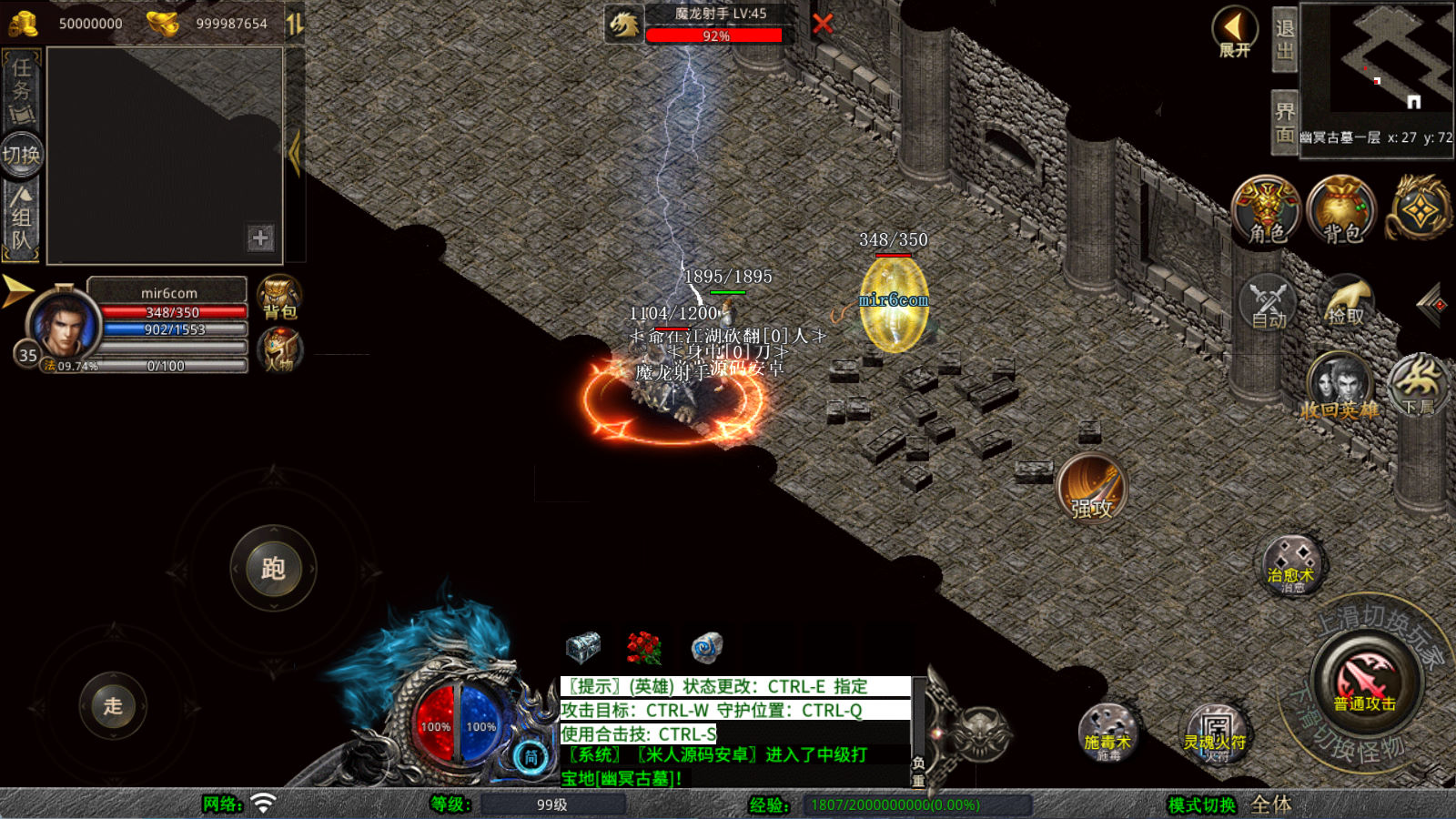The width and height of the screenshot is (1456, 819).
Task: Use the red rose item in quick slot
Action: (644, 648)
